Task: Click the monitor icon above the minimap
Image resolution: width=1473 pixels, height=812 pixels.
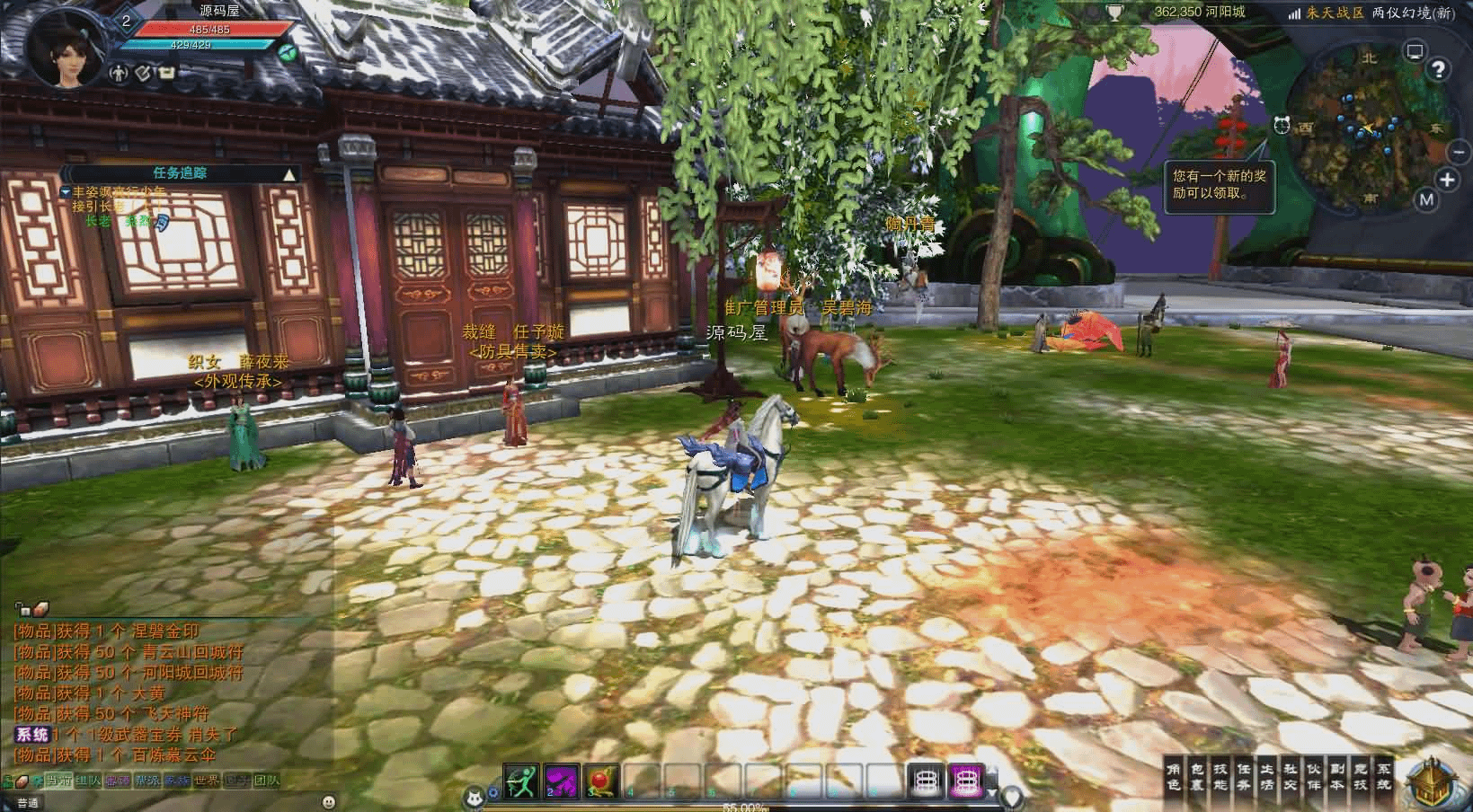Action: point(1415,50)
